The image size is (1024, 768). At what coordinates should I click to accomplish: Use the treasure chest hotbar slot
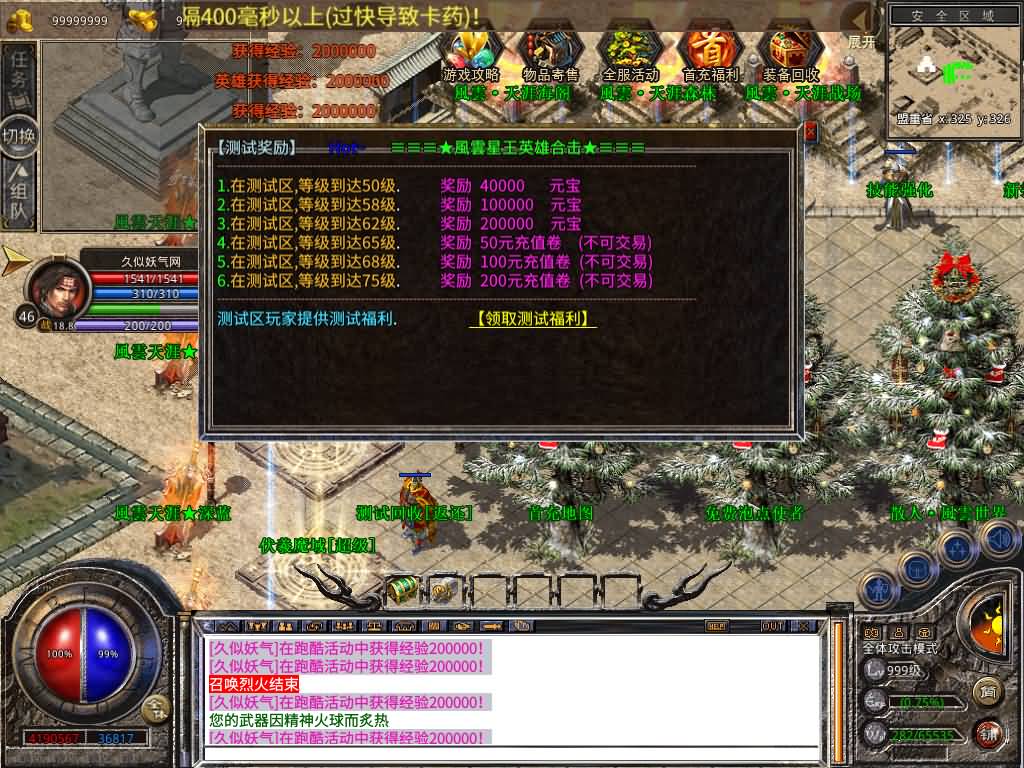pyautogui.click(x=403, y=590)
